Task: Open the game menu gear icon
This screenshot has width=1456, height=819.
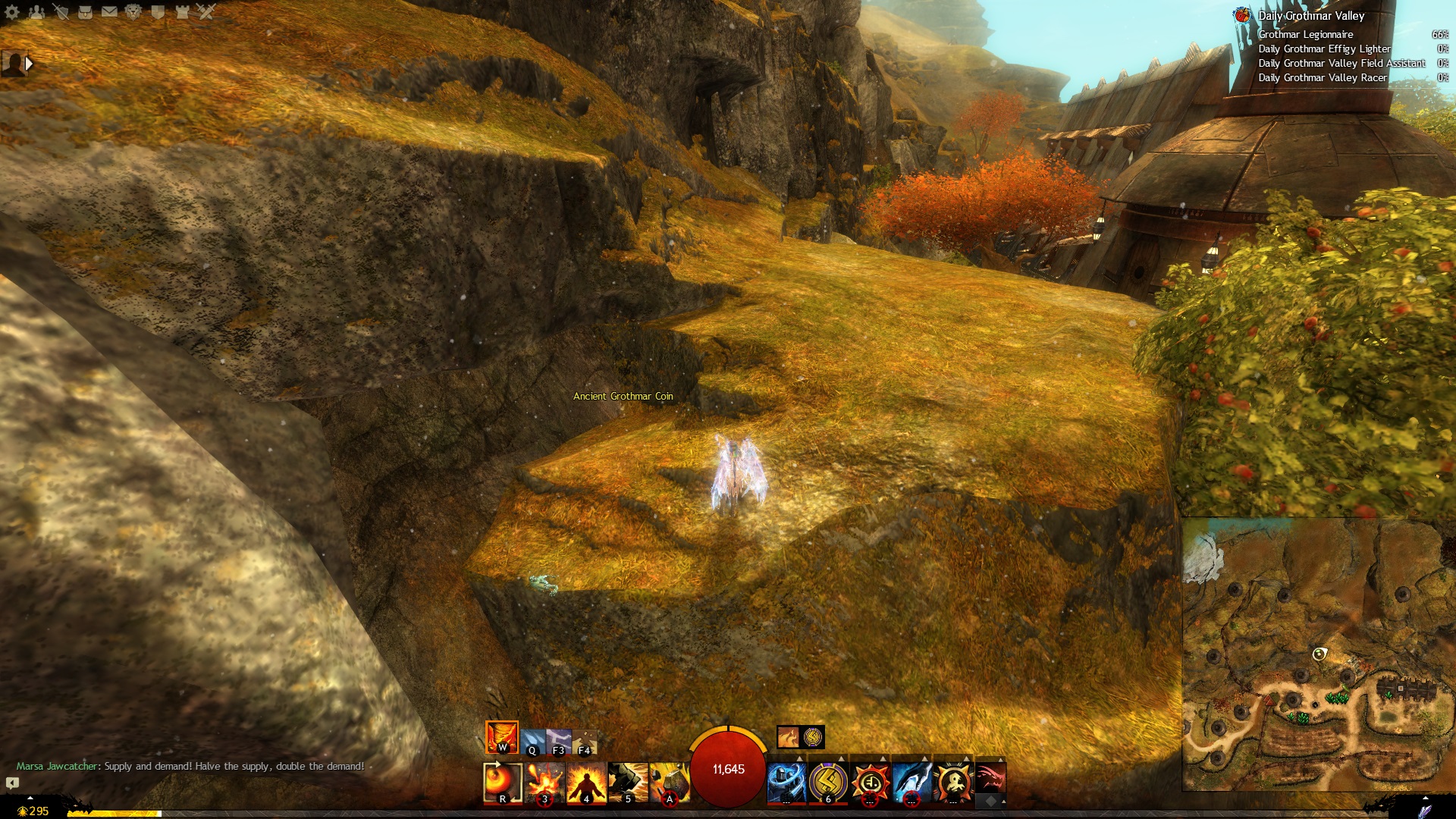Action: tap(12, 12)
